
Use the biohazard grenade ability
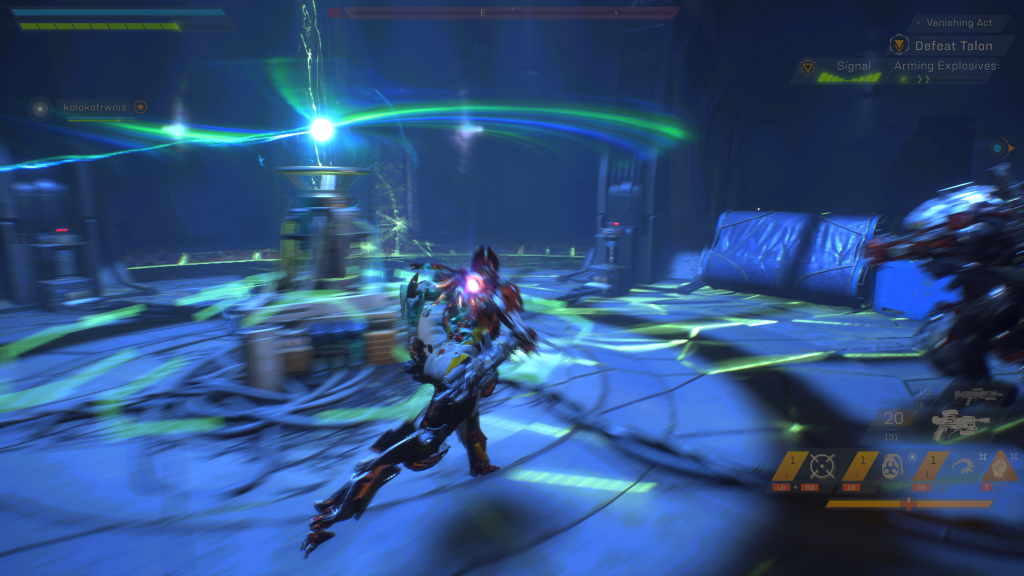(891, 466)
